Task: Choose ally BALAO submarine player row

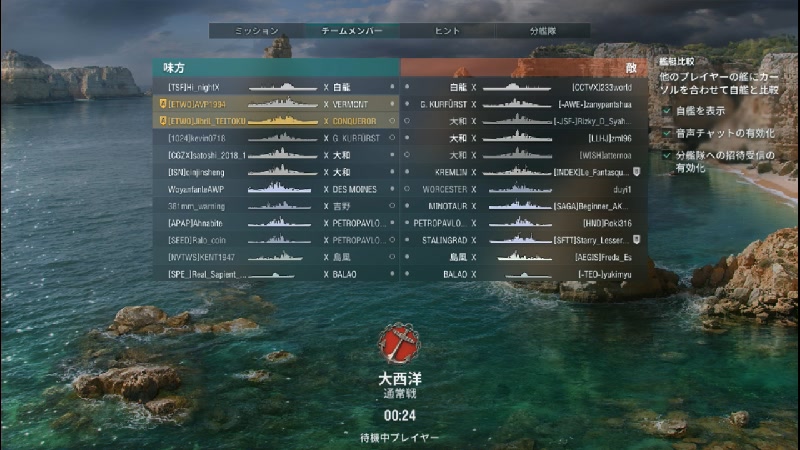Action: pos(275,273)
